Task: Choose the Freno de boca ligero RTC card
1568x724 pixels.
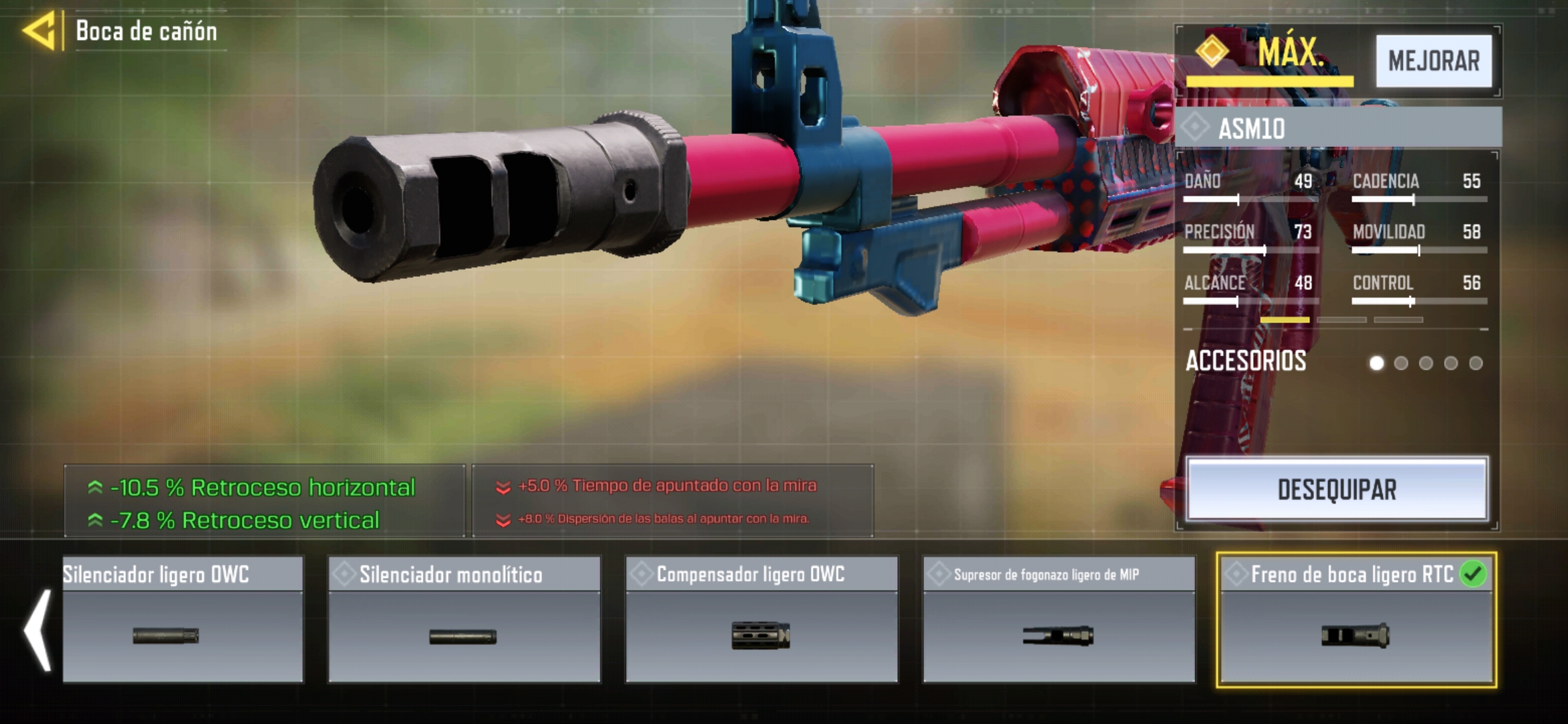Action: coord(1356,619)
